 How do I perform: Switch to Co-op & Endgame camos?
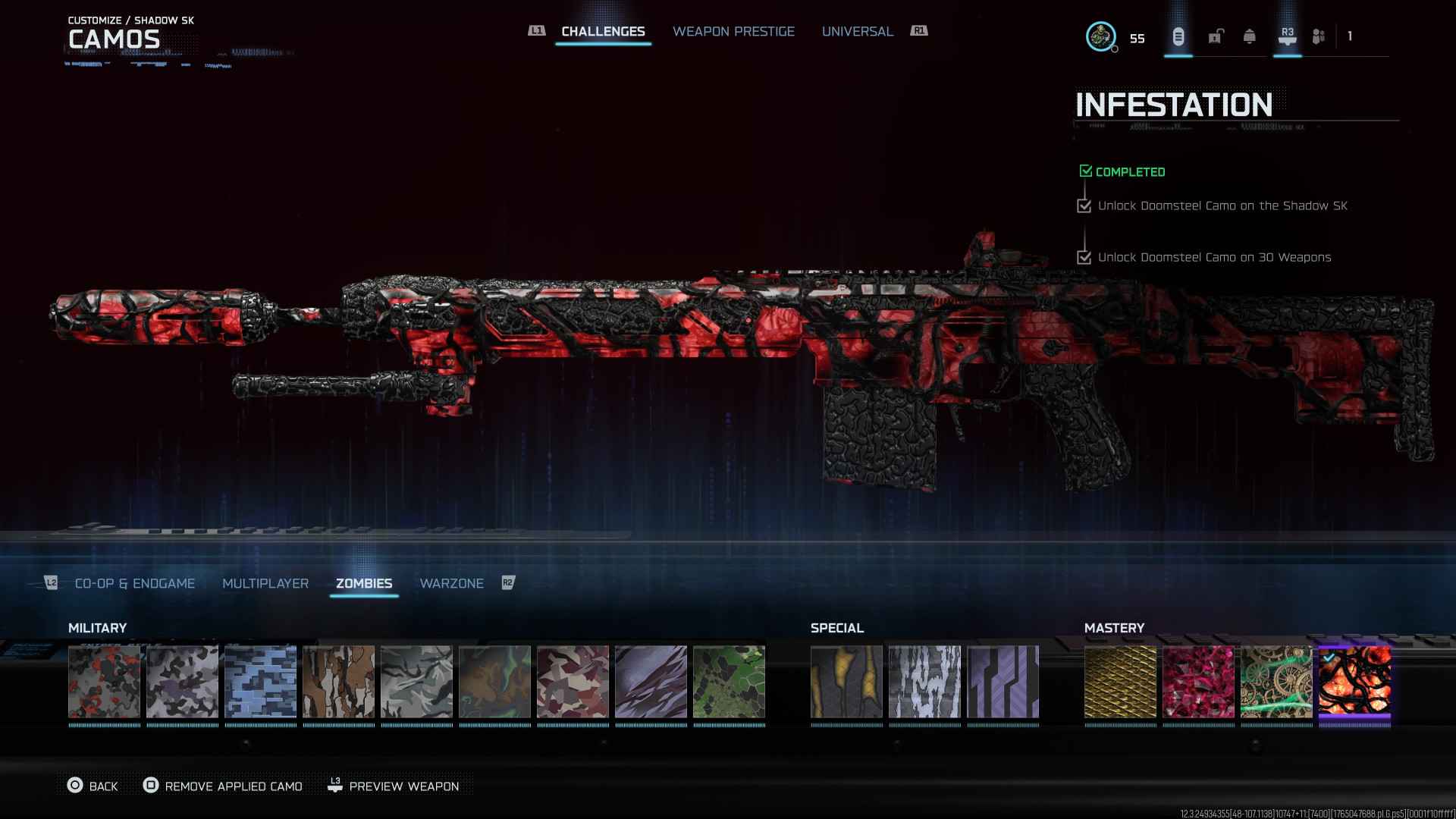(x=134, y=583)
